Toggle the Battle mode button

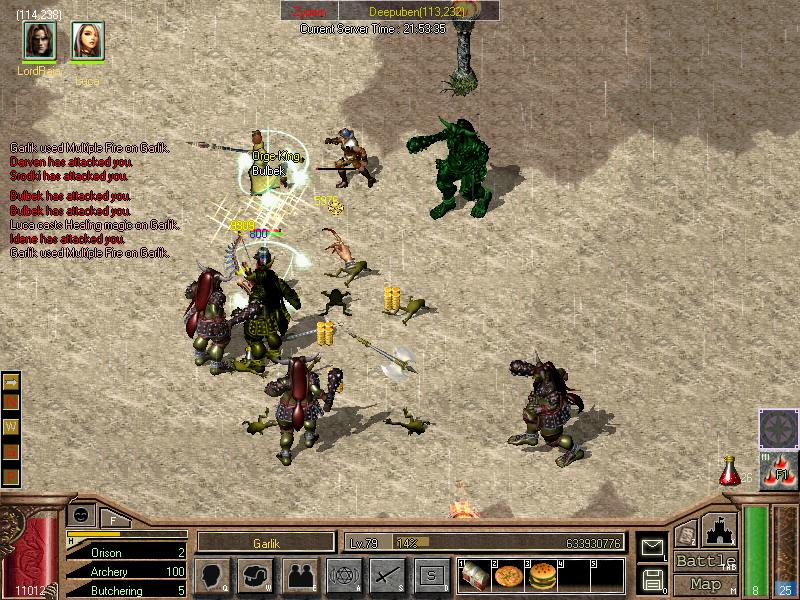(705, 561)
